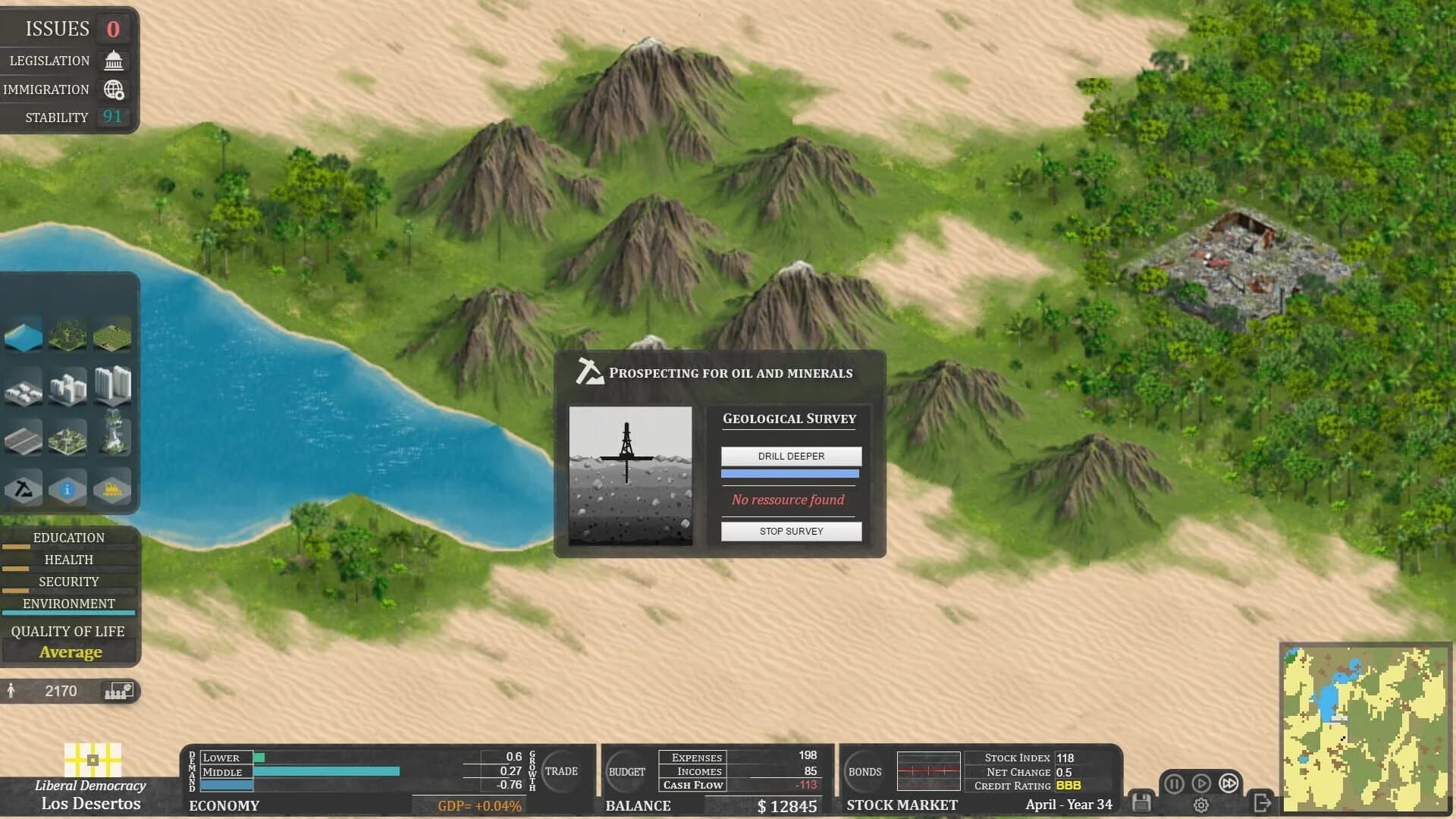Select the forest planting tool

point(67,334)
